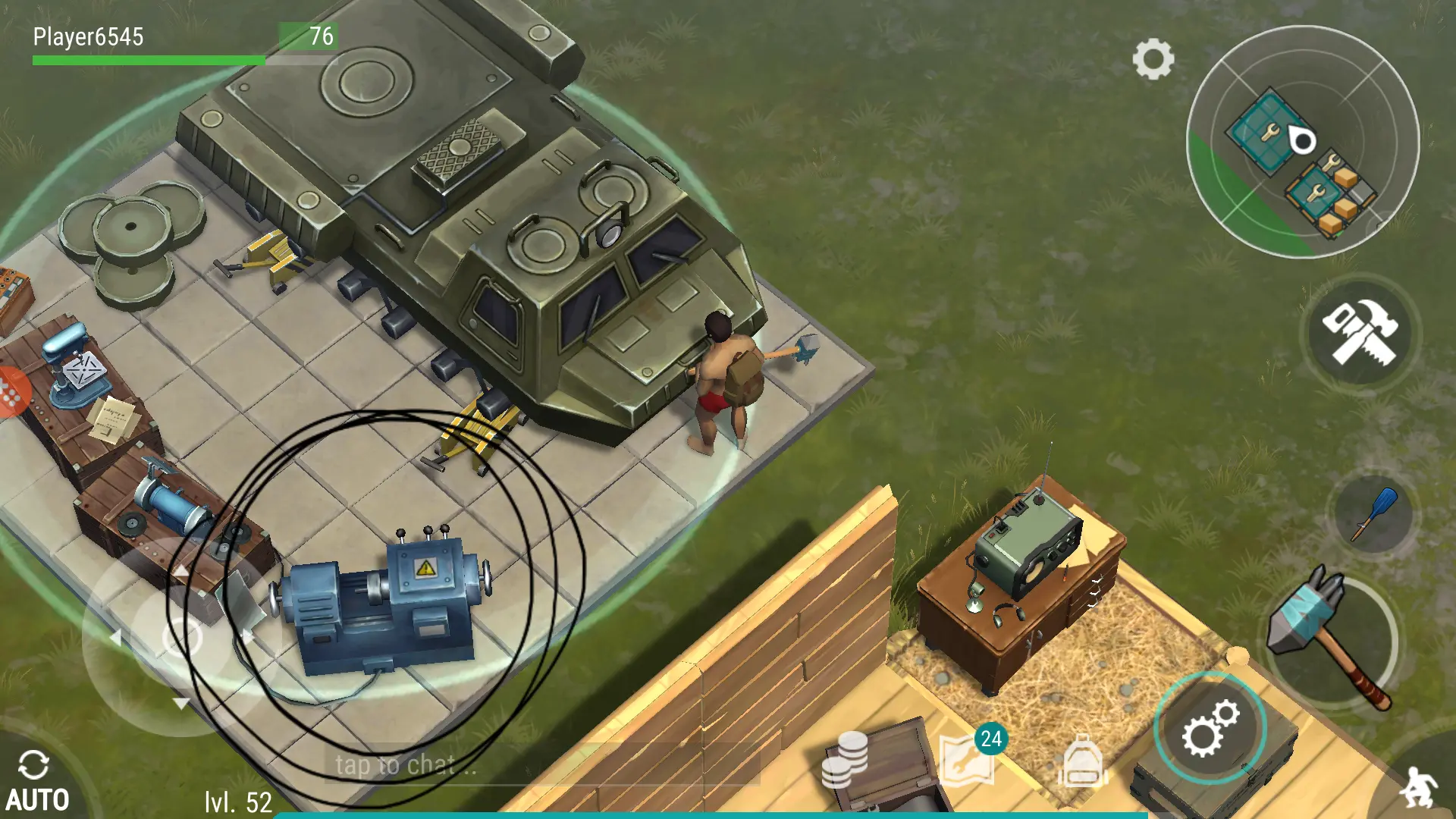The height and width of the screenshot is (819, 1456).
Task: Toggle AUTO mode
Action: click(36, 781)
